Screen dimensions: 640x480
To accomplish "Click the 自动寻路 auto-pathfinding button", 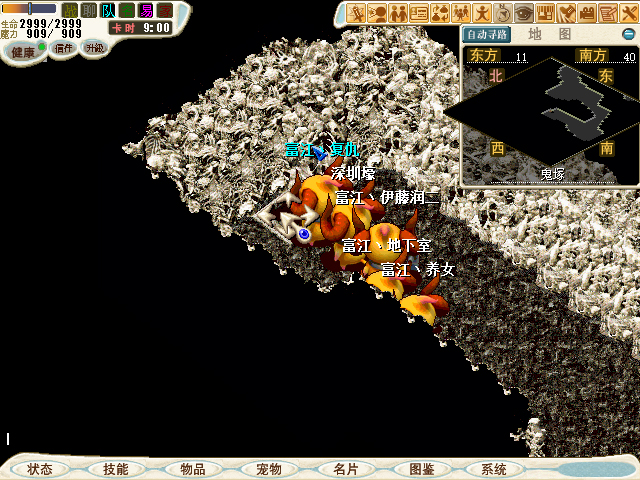I will [x=484, y=33].
